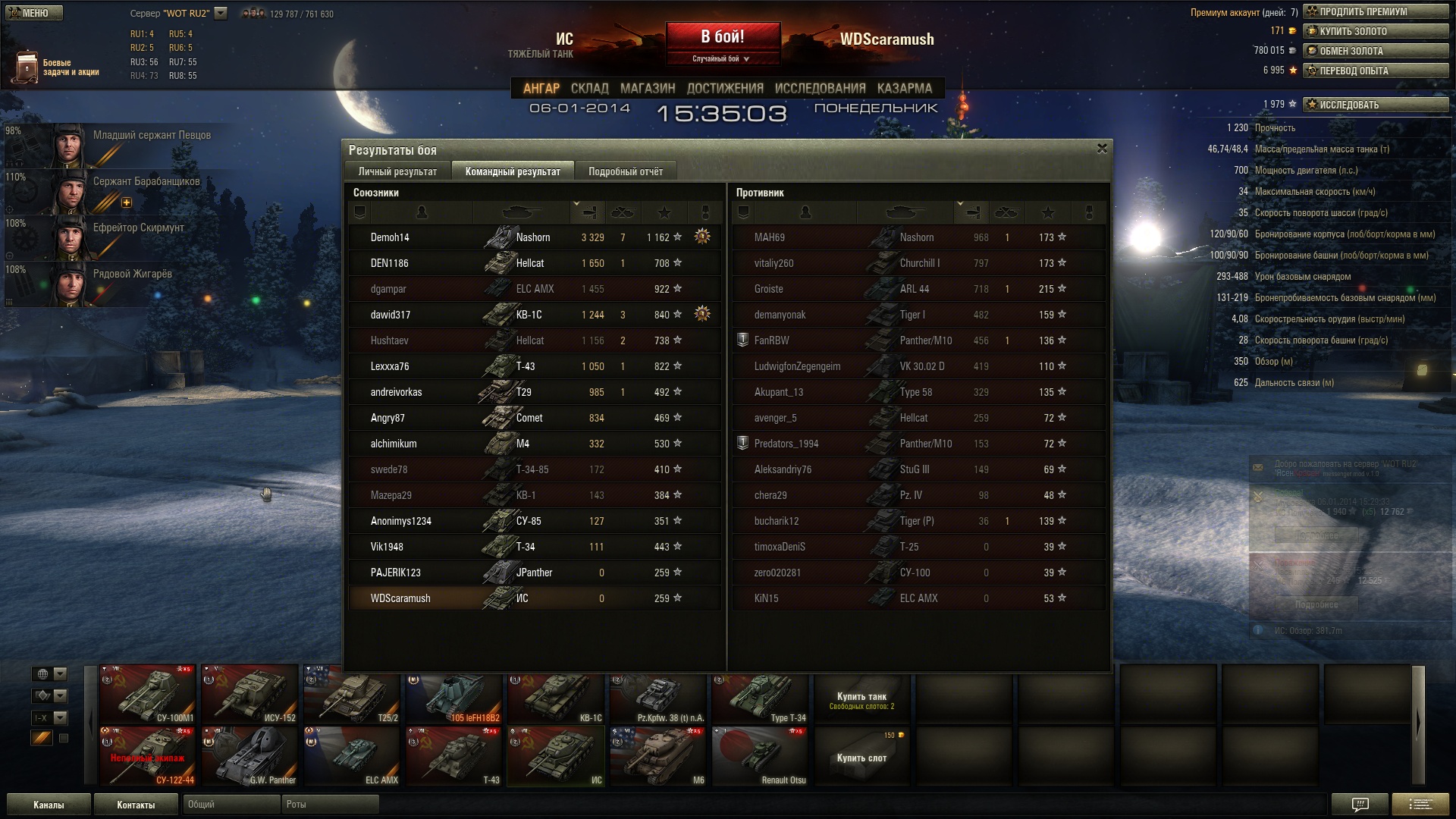Start battle with the «В бой!» button

click(x=723, y=37)
